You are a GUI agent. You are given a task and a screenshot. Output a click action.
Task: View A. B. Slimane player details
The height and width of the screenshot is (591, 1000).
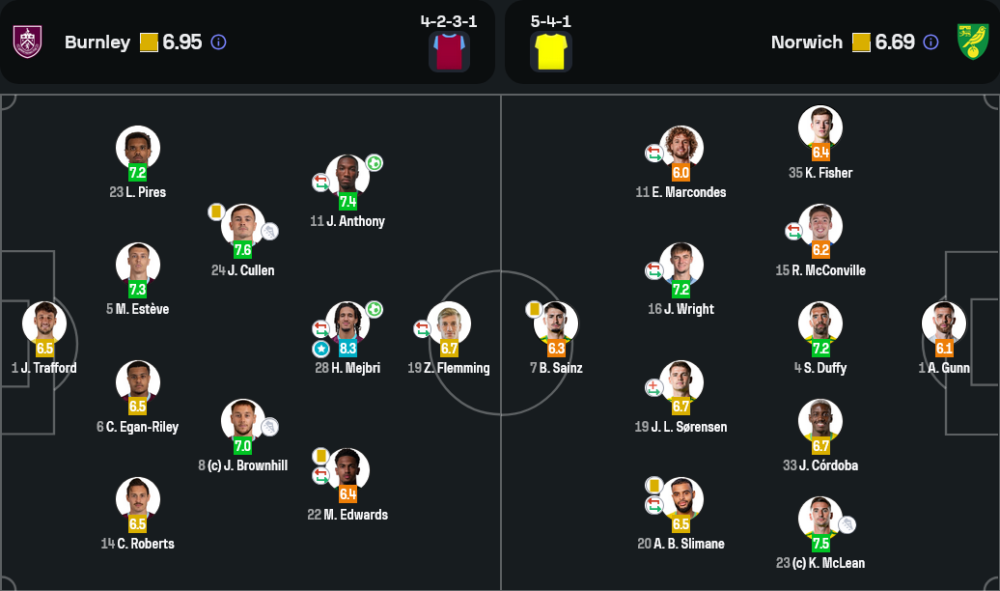[681, 499]
